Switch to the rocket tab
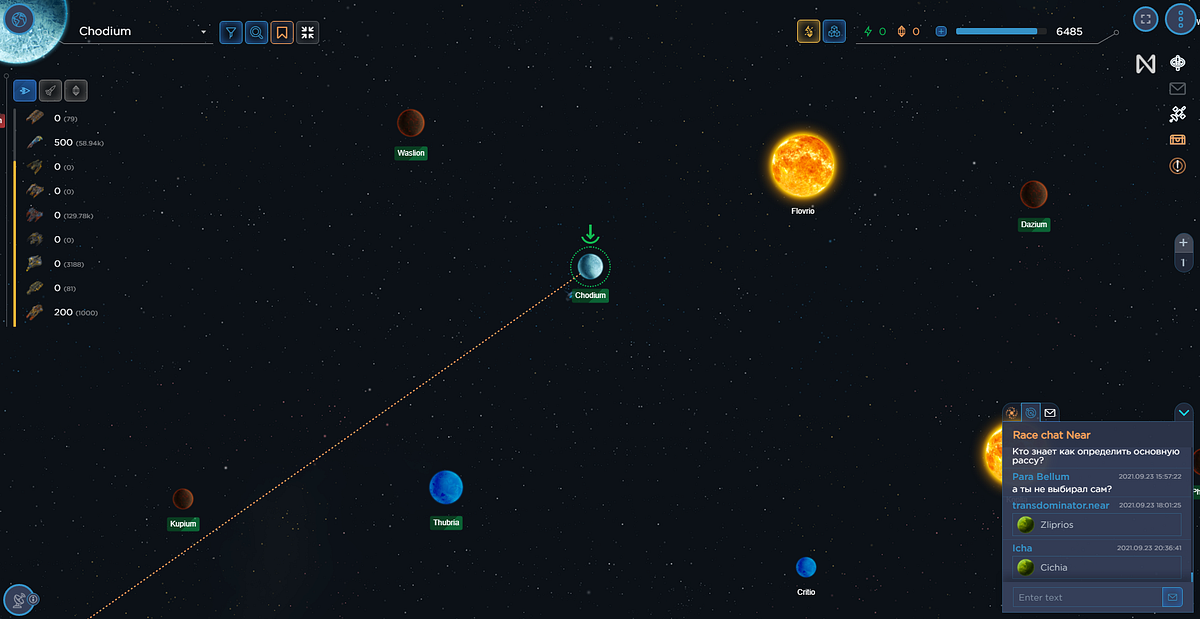Image resolution: width=1200 pixels, height=619 pixels. 50,90
